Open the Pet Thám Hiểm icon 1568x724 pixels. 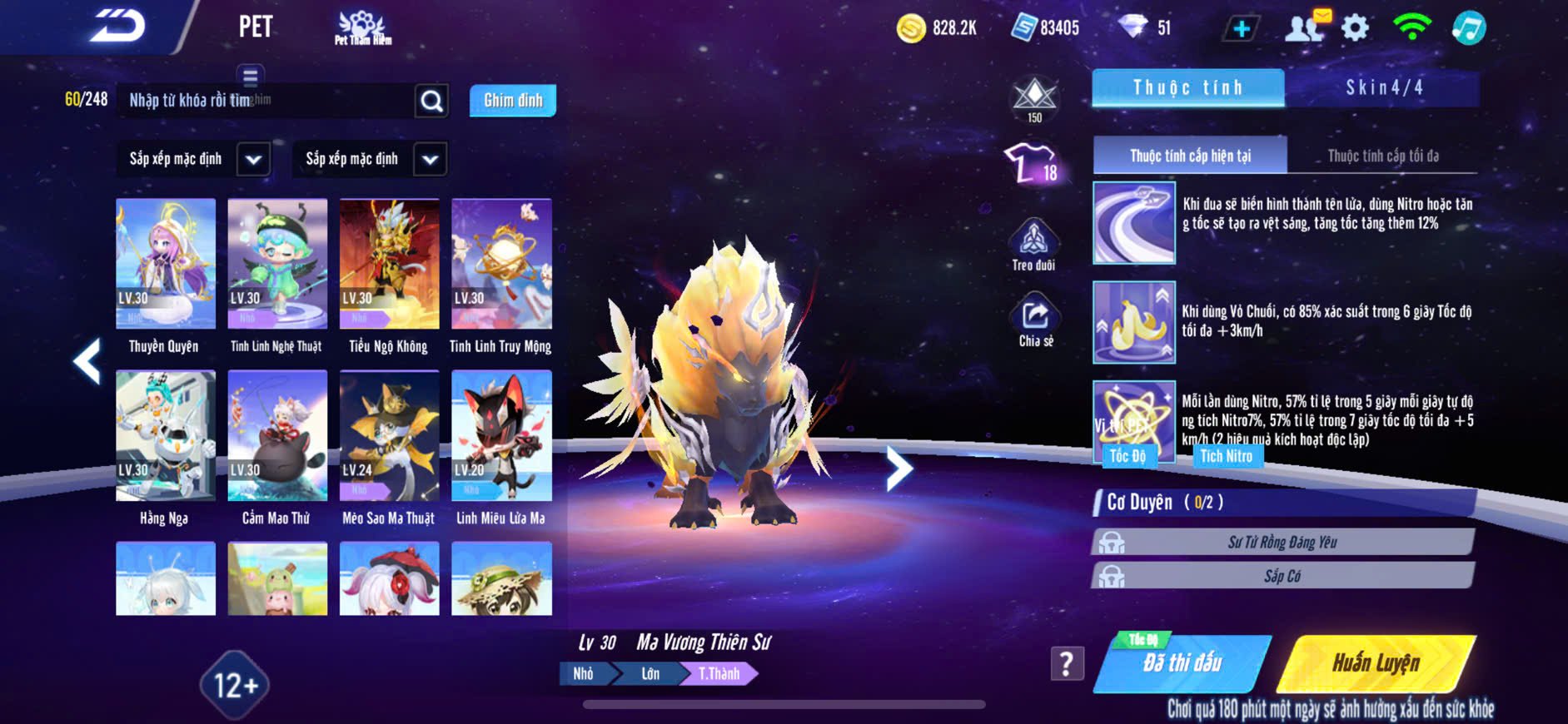(x=362, y=27)
